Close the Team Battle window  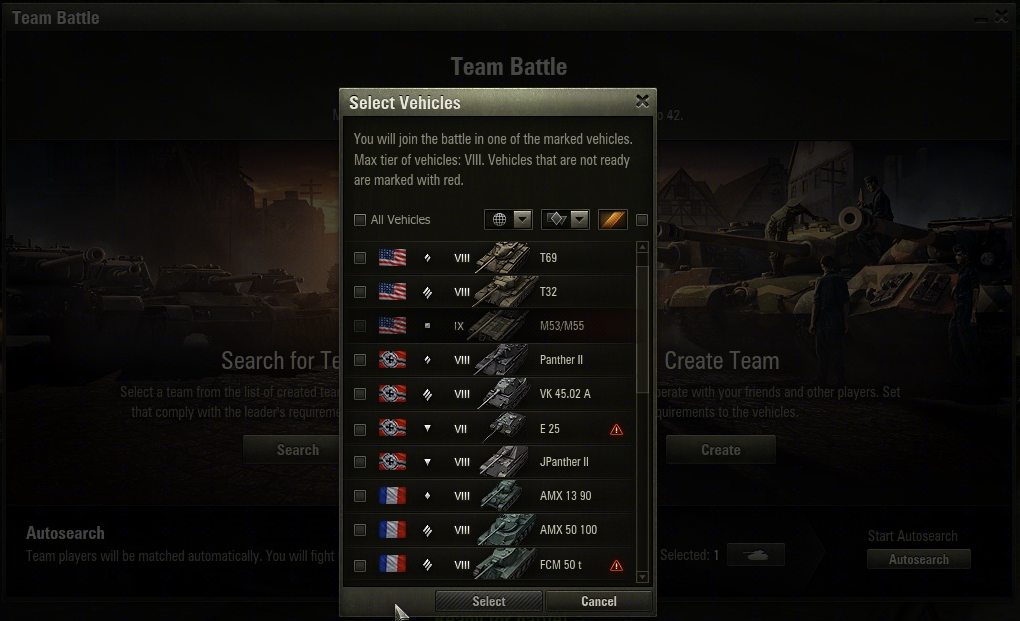1002,17
